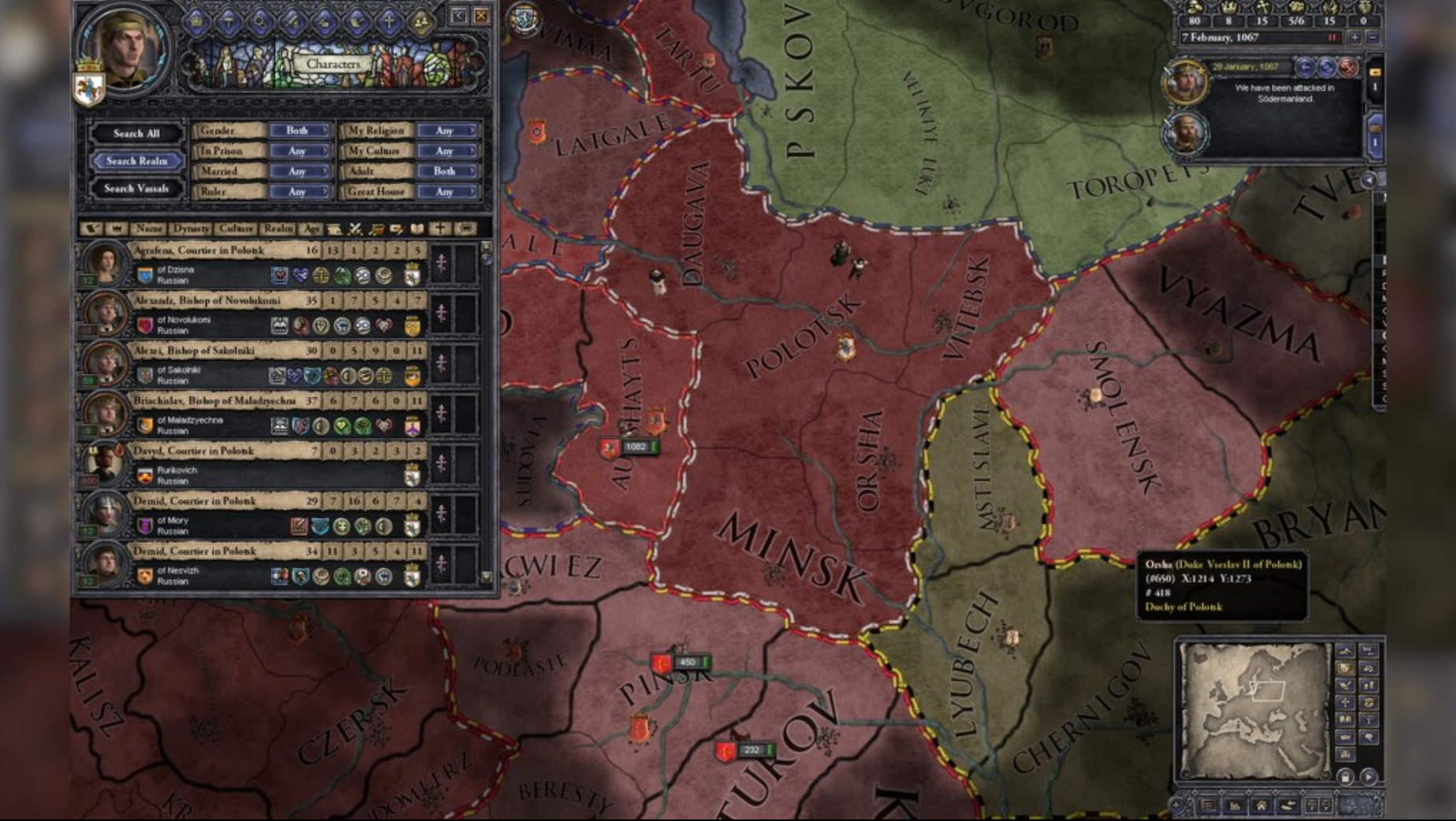
Task: Increase game speed with the plus stepper
Action: point(1354,37)
